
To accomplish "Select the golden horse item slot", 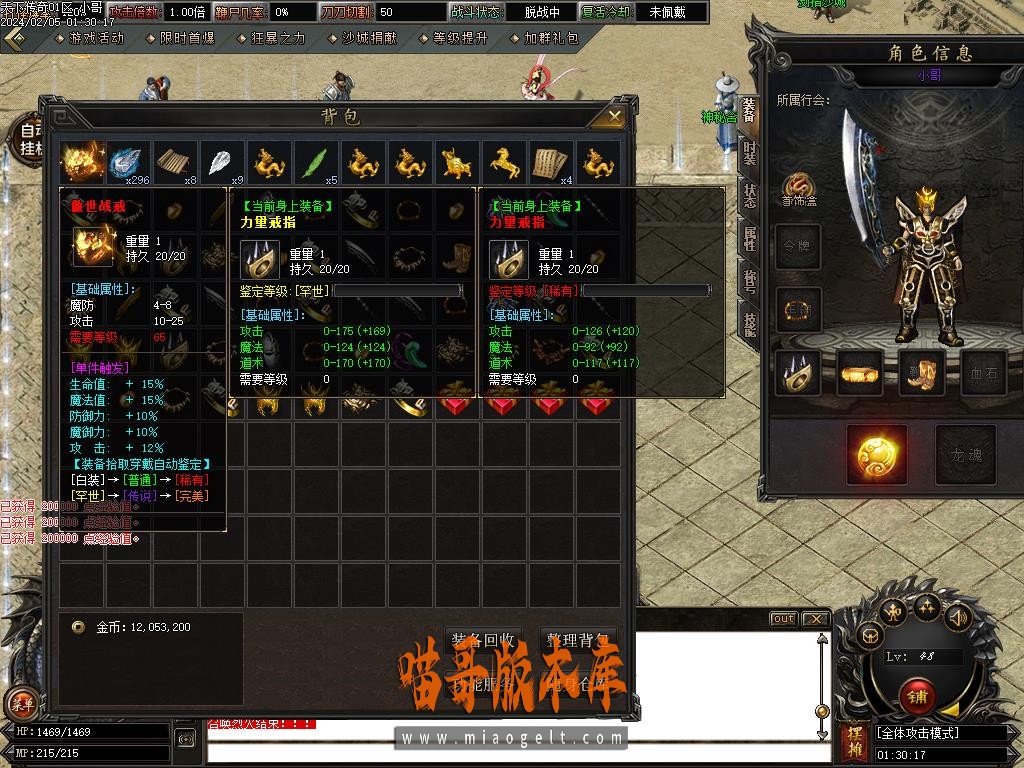I will [x=503, y=162].
